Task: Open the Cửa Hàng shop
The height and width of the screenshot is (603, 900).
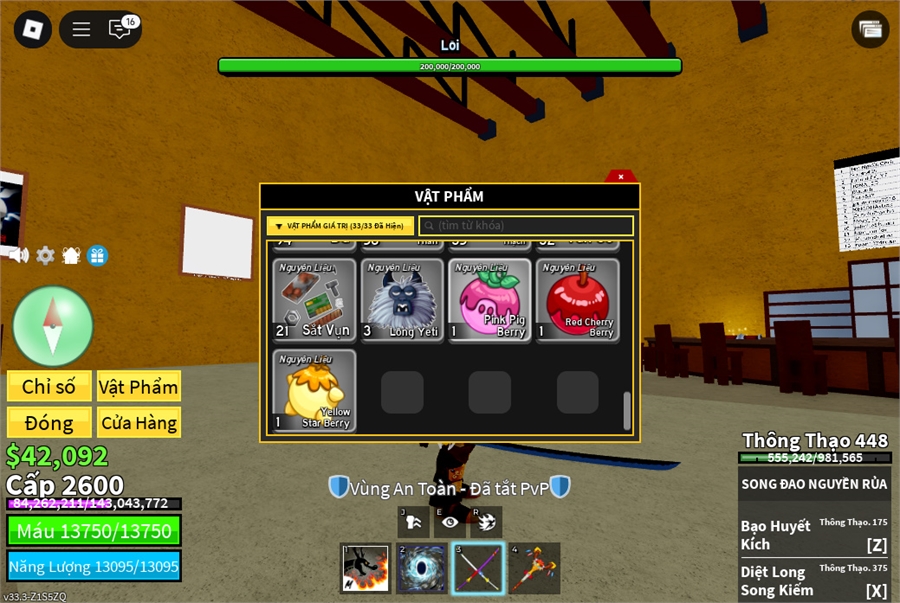Action: 138,422
